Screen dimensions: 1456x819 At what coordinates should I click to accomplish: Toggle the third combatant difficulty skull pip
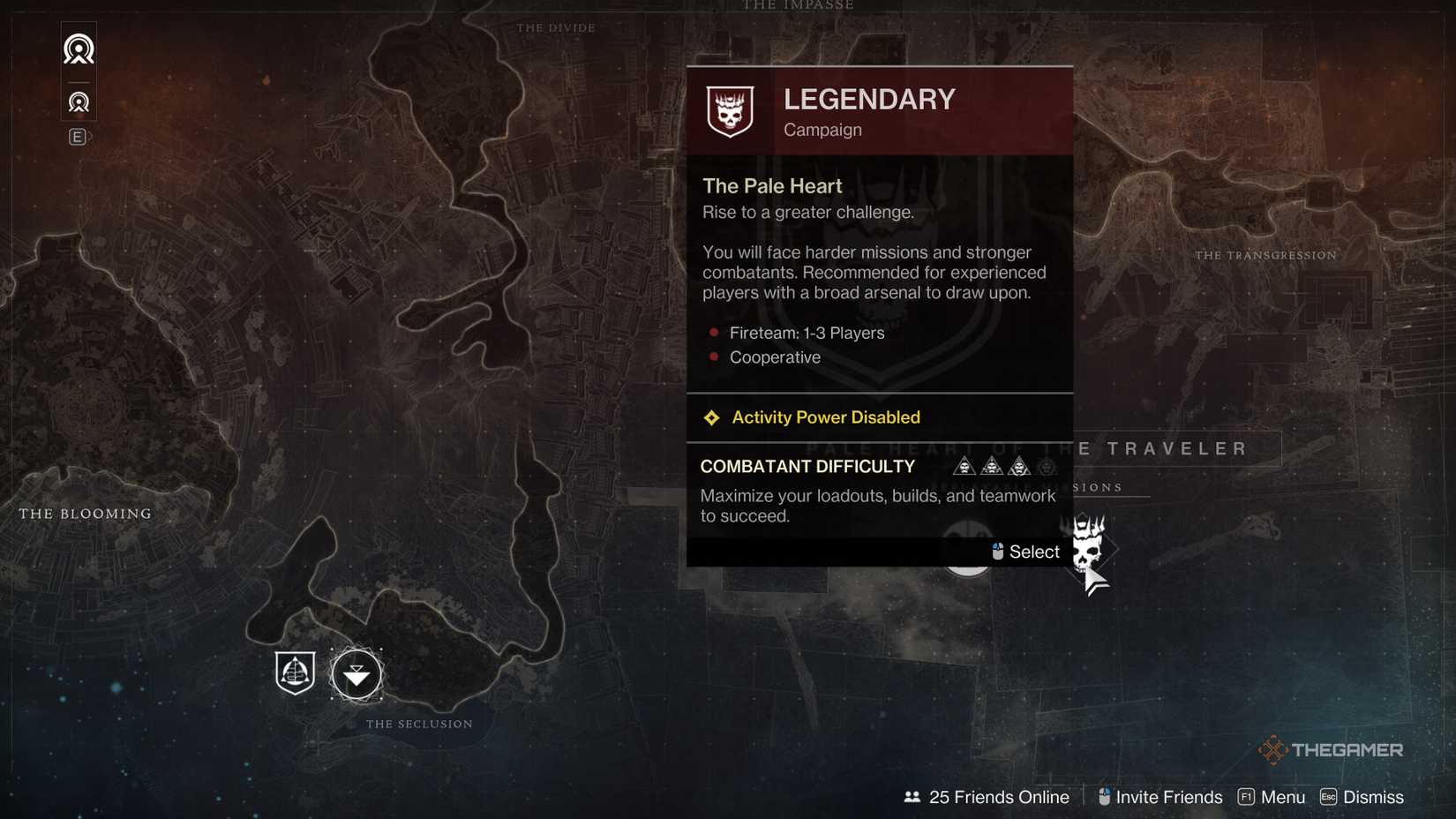coord(1019,466)
